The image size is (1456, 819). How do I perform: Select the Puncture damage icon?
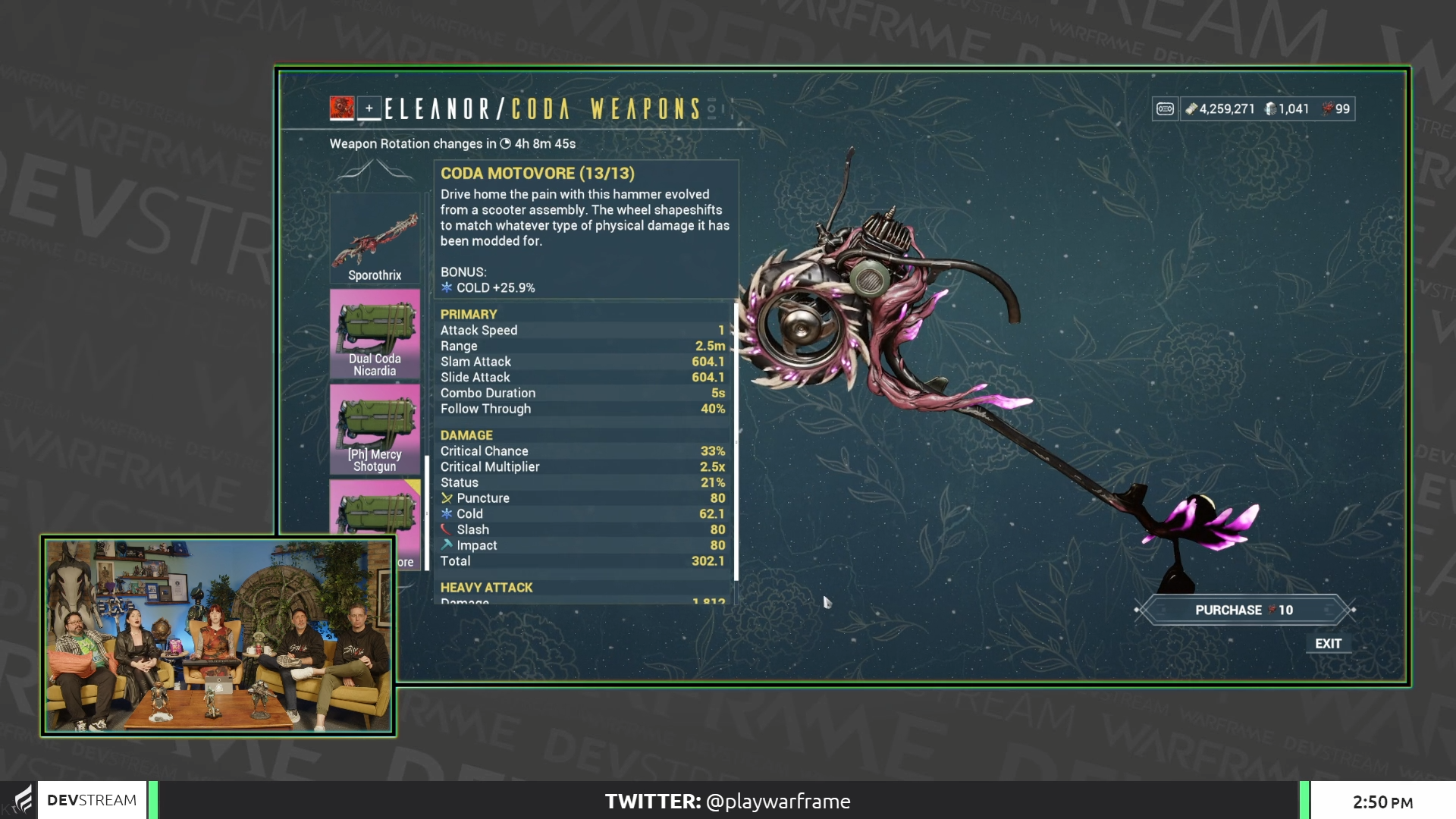[447, 498]
